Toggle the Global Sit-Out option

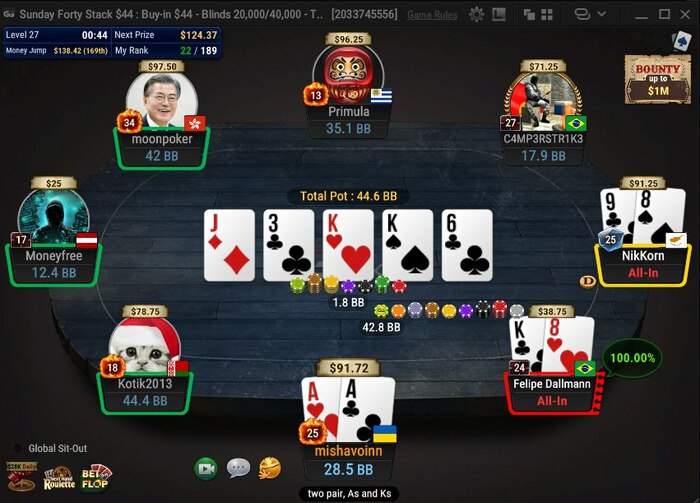[x=17, y=448]
